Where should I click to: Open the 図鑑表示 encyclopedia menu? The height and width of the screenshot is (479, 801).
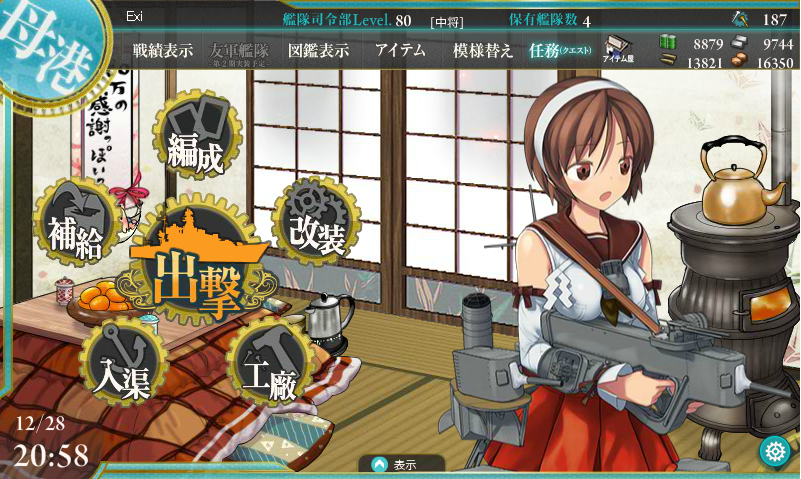(317, 51)
